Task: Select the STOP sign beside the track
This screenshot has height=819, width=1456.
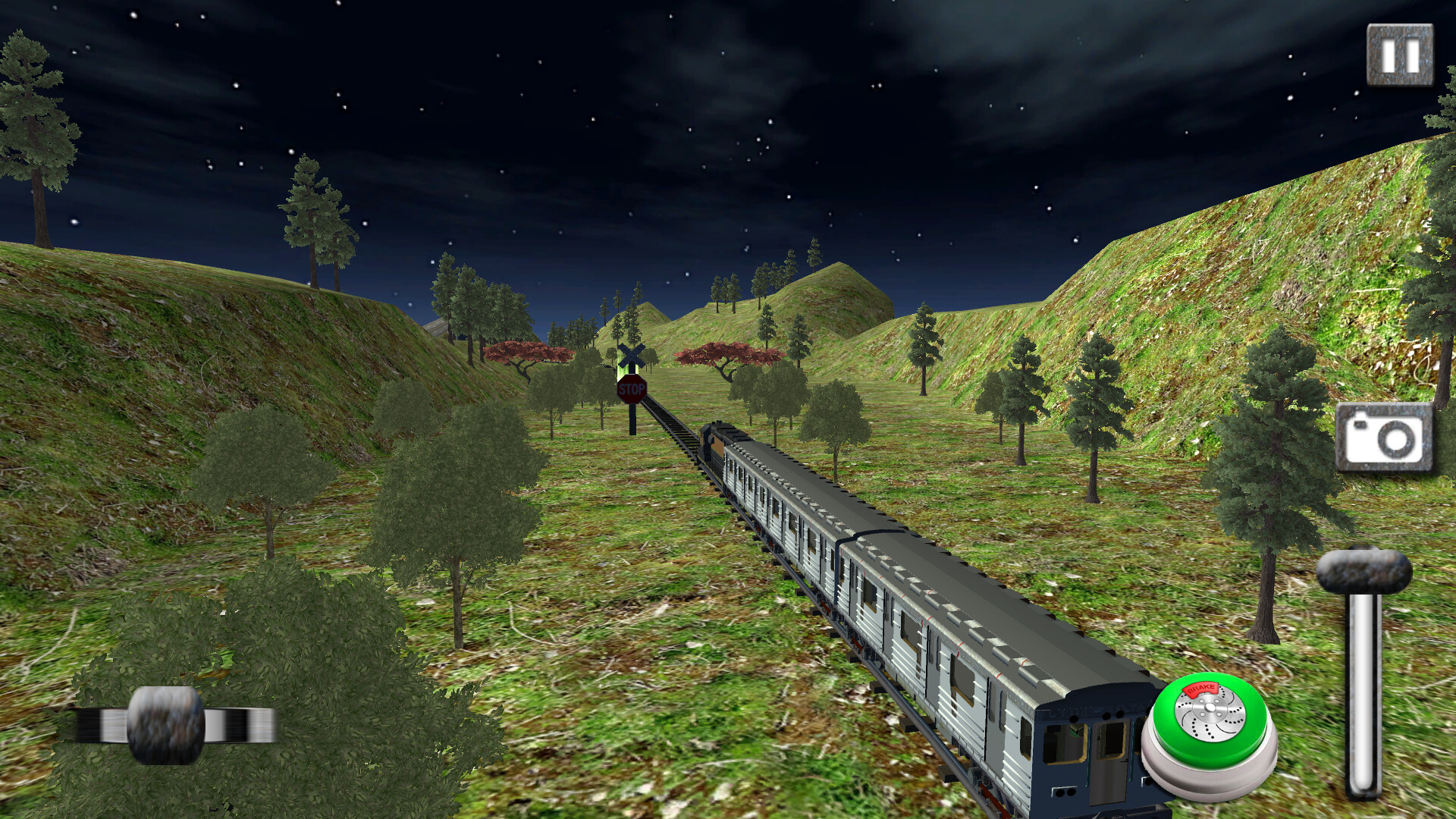Action: [x=632, y=389]
